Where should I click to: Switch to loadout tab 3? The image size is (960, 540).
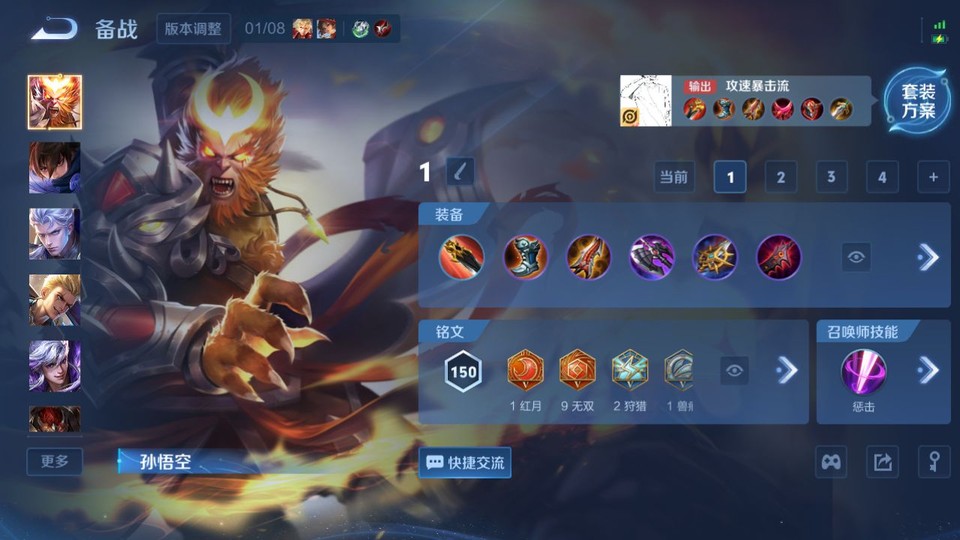831,178
